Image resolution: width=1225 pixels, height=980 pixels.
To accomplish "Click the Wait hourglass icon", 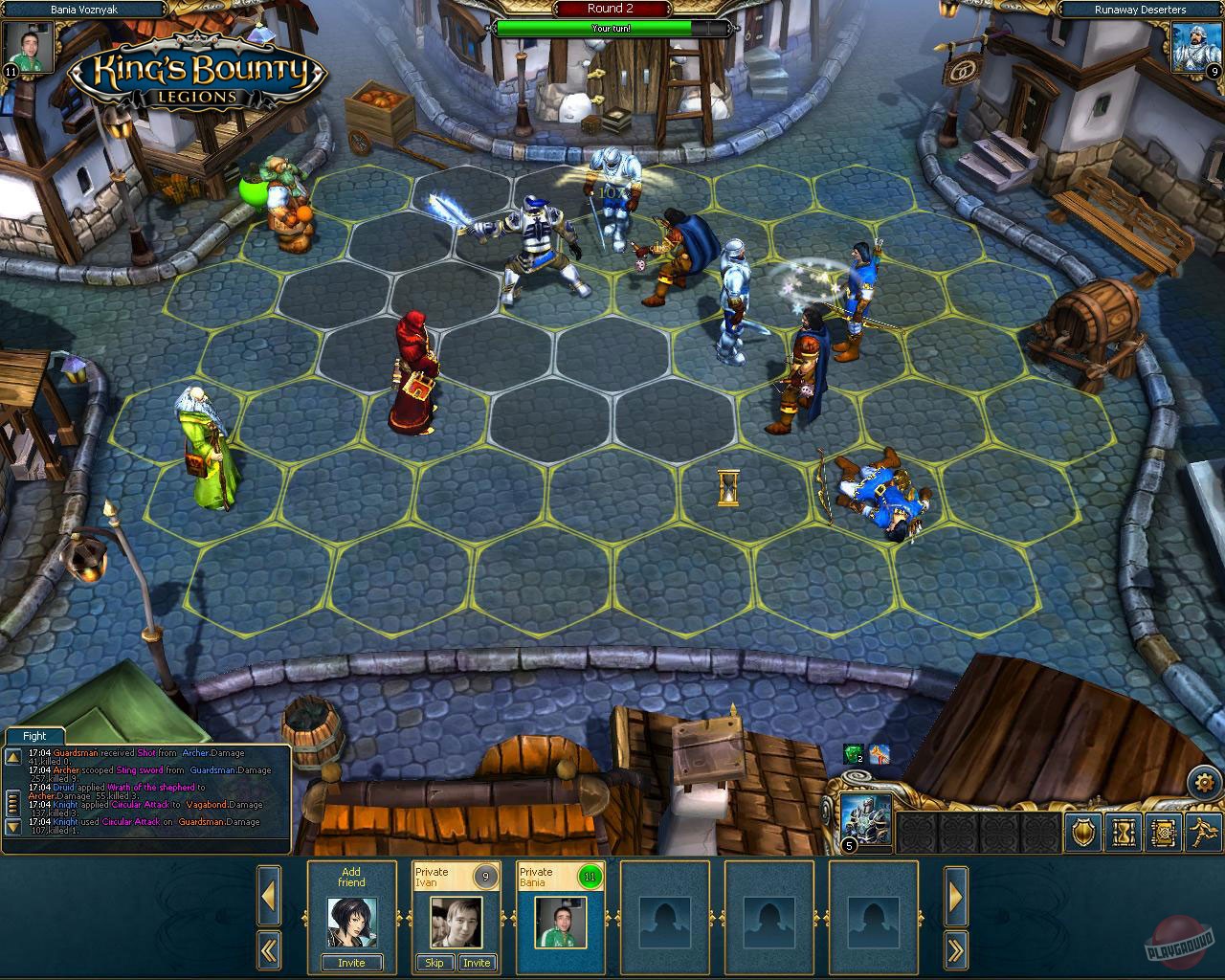I will click(x=1123, y=834).
